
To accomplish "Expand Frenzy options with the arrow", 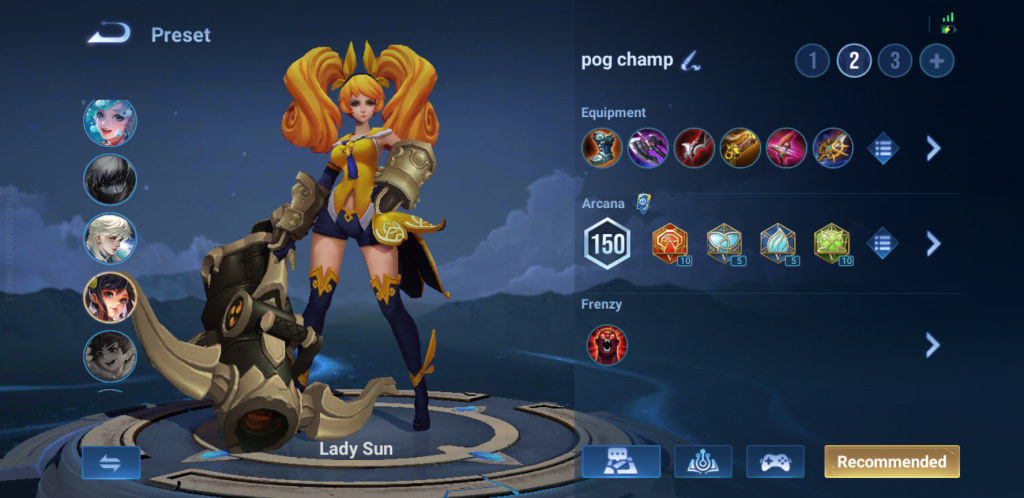I will (933, 345).
